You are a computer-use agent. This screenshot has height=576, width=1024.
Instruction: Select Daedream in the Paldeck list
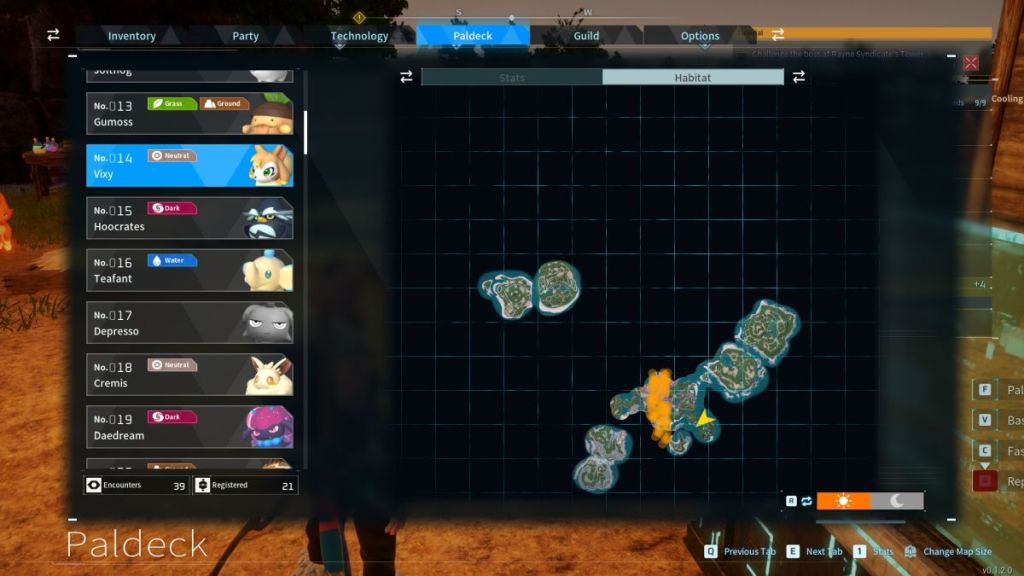(x=190, y=427)
